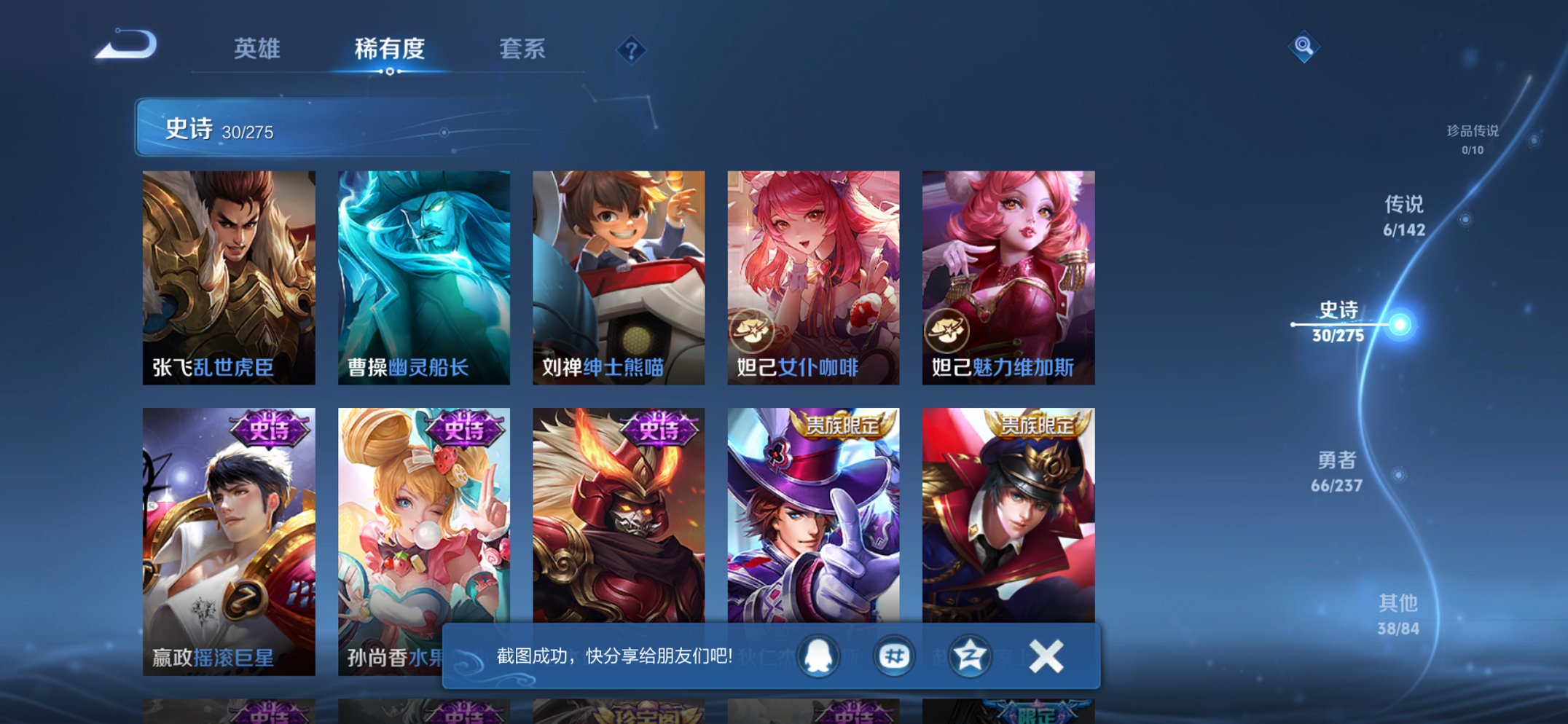Dismiss the screenshot share bar
The width and height of the screenshot is (1568, 724).
click(1045, 656)
